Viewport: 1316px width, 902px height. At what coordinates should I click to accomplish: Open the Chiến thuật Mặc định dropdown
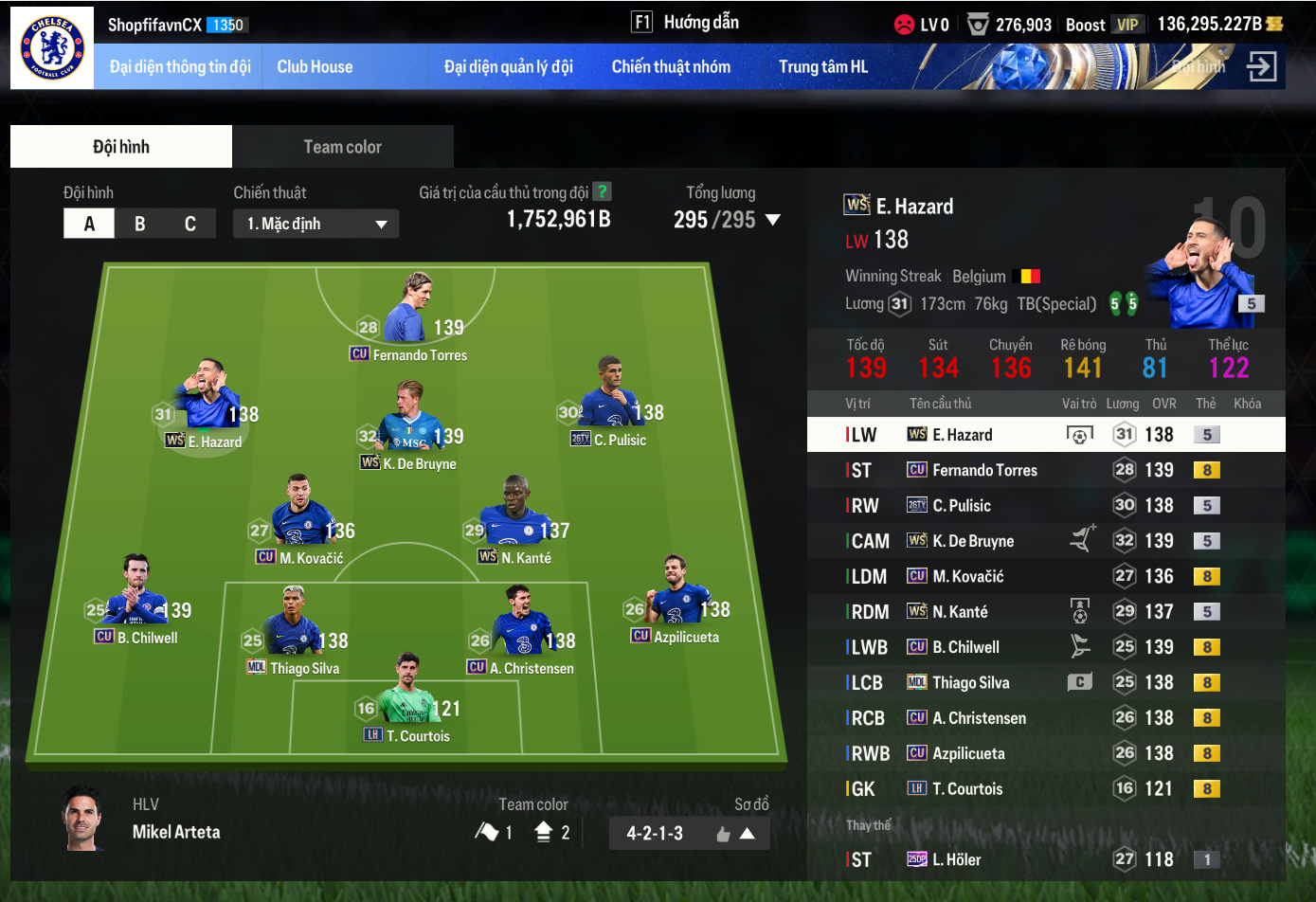tap(315, 224)
